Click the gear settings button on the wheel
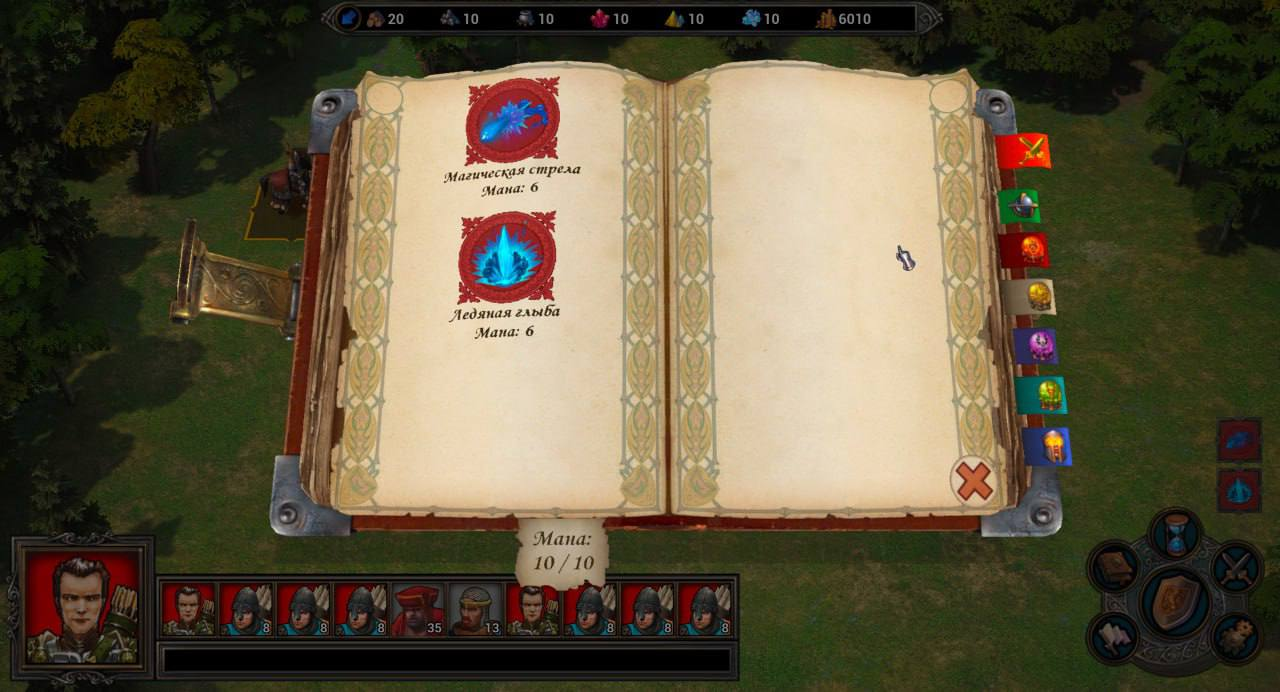The width and height of the screenshot is (1280, 692). click(1237, 637)
